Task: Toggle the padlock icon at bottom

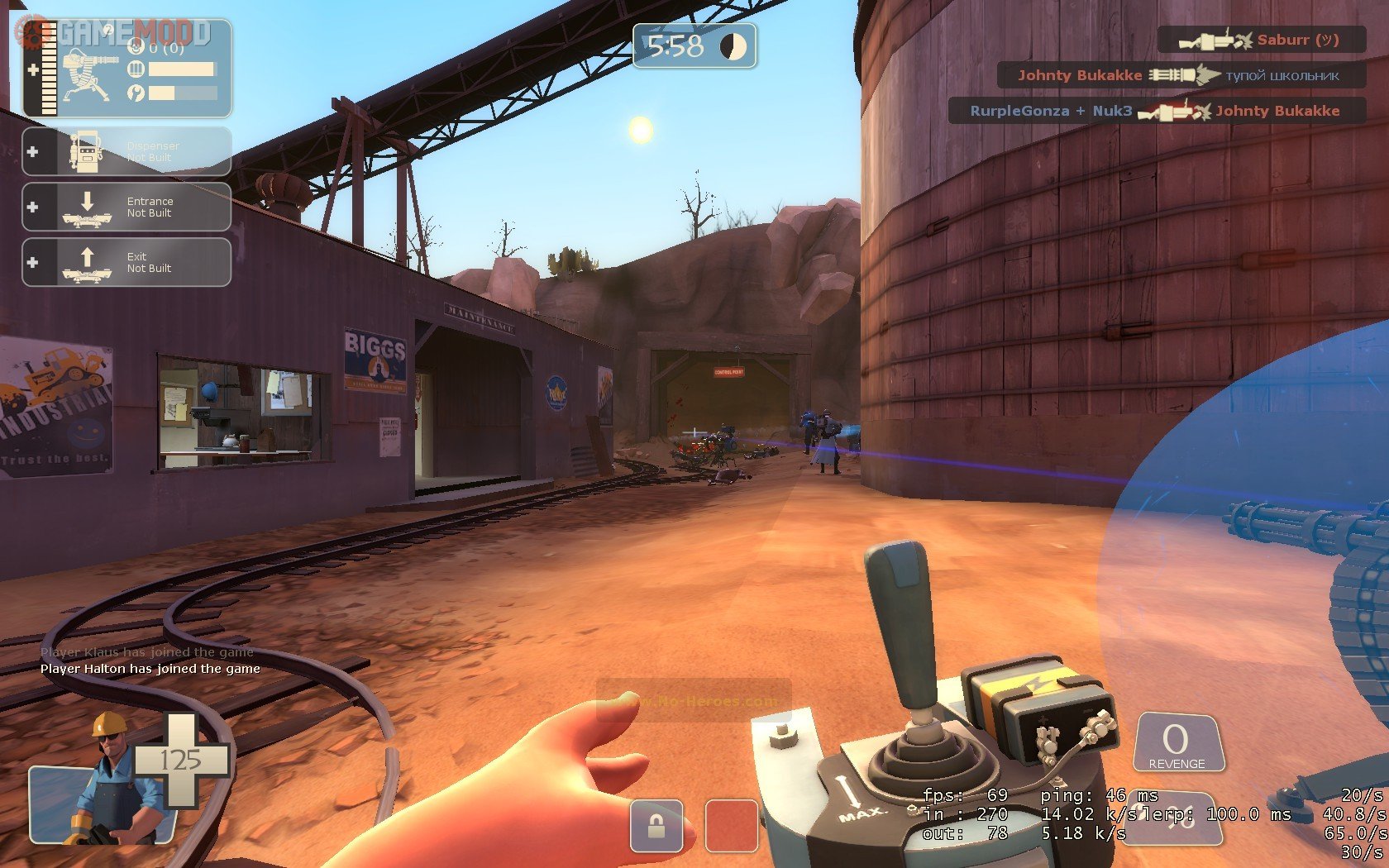Action: coord(656,825)
